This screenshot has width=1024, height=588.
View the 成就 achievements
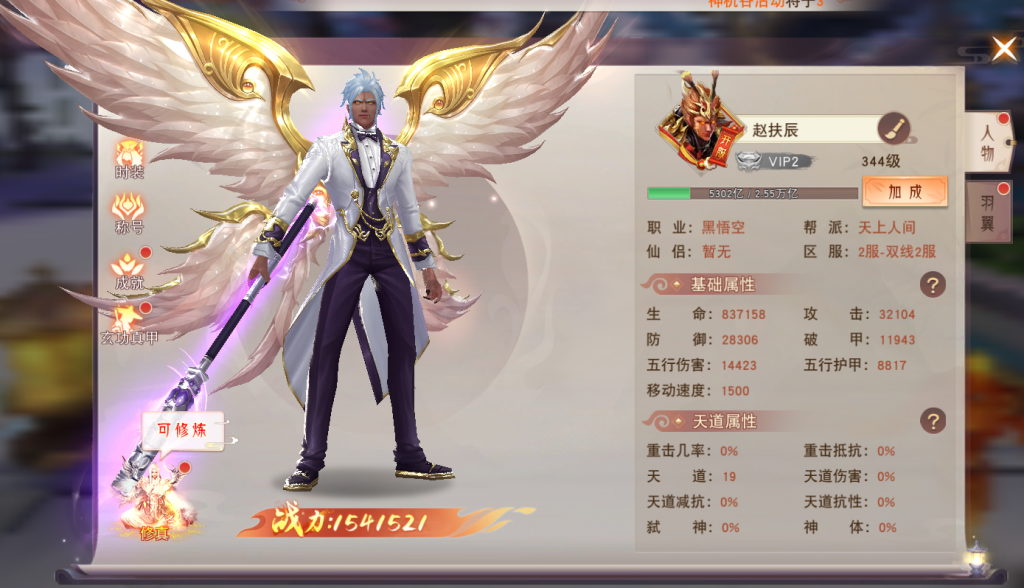[x=130, y=268]
